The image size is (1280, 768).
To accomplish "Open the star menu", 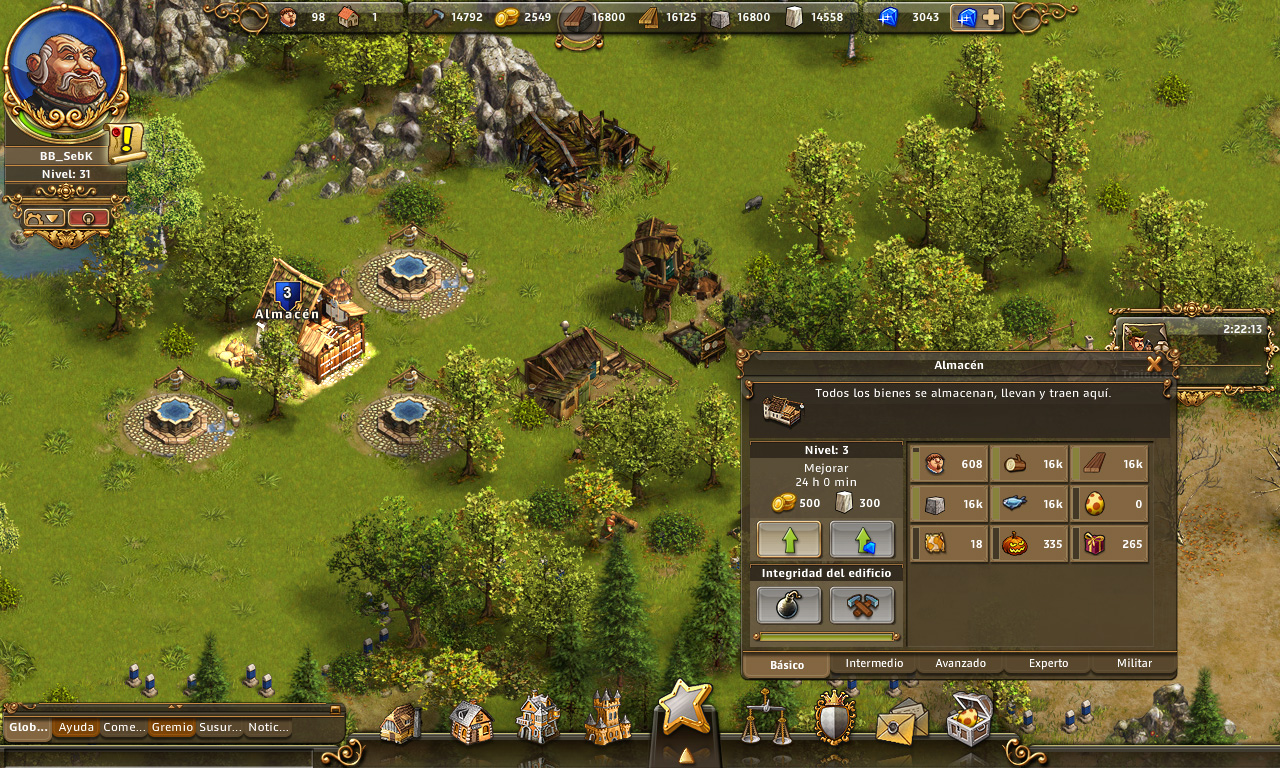I will pos(685,707).
